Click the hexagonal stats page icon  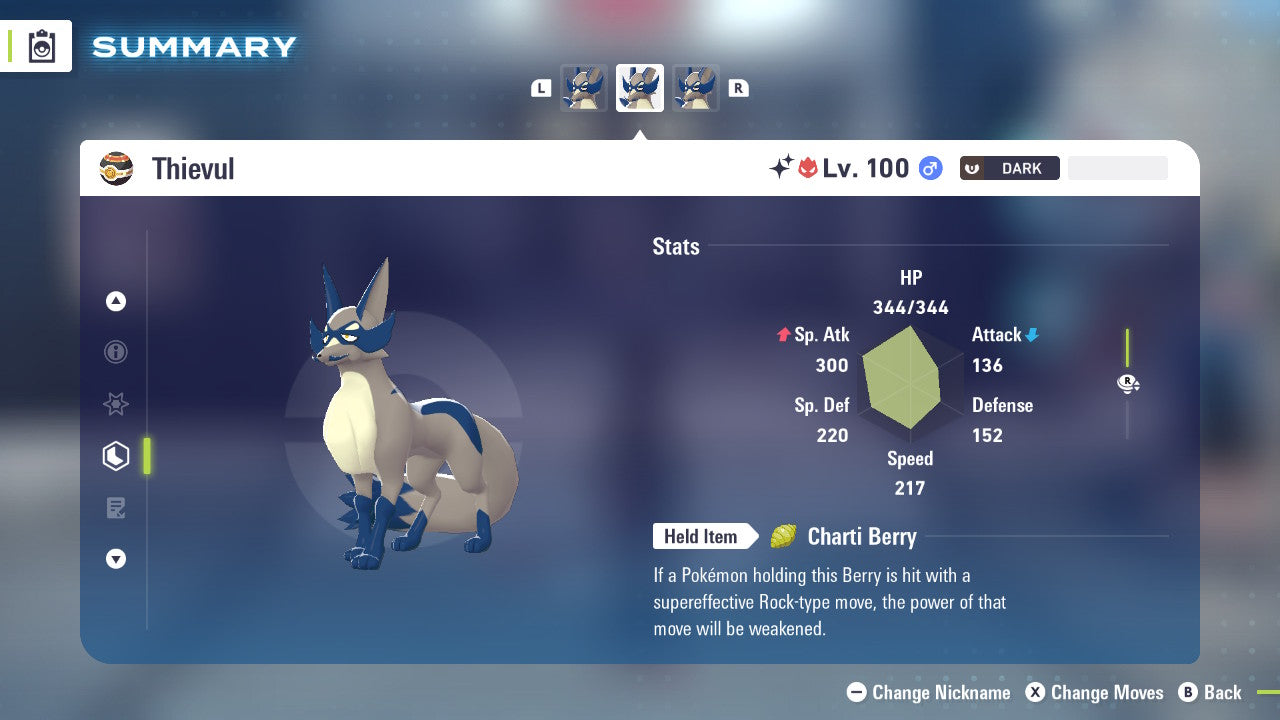[116, 456]
